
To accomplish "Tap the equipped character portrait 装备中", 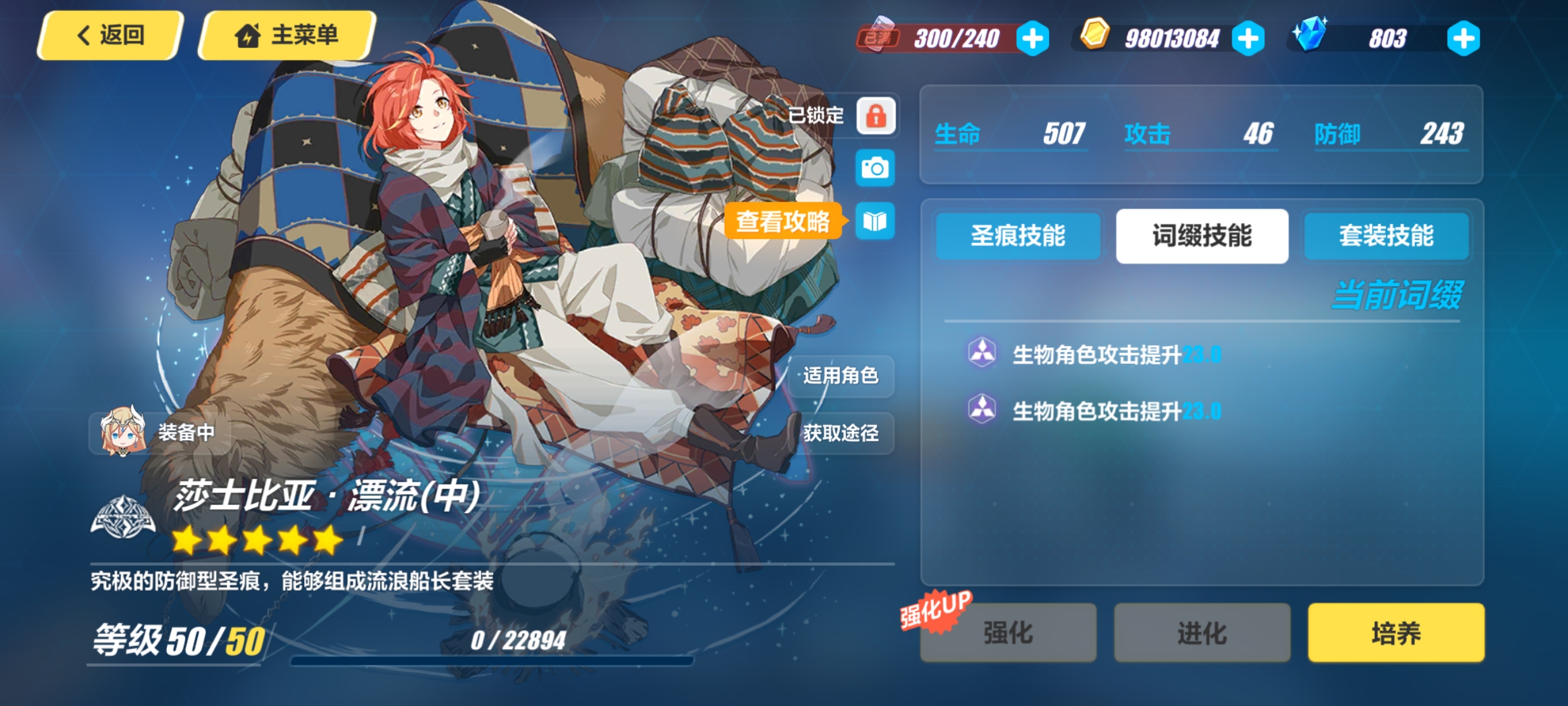I will (159, 433).
